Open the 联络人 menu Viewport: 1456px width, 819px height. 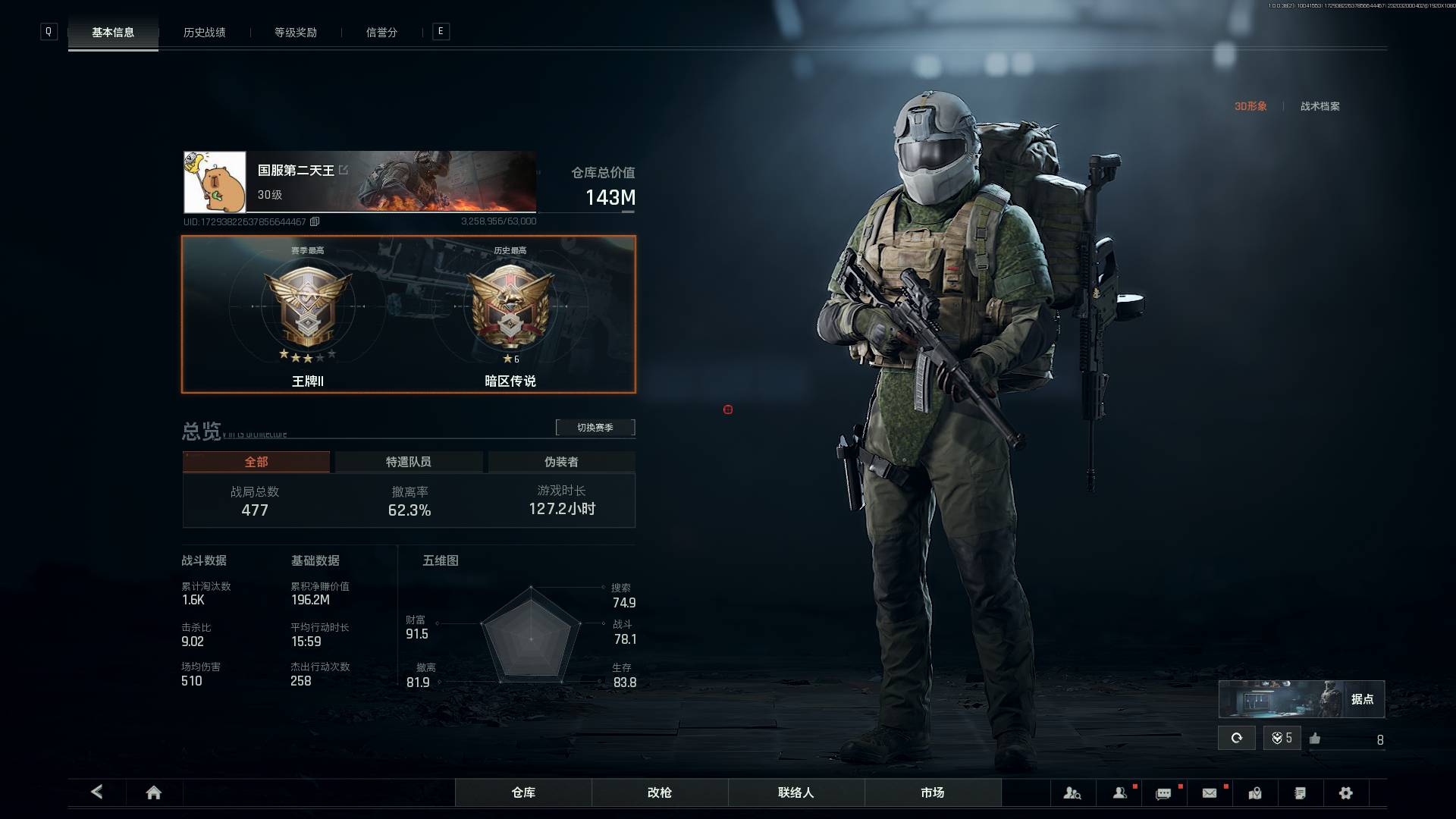pyautogui.click(x=796, y=792)
